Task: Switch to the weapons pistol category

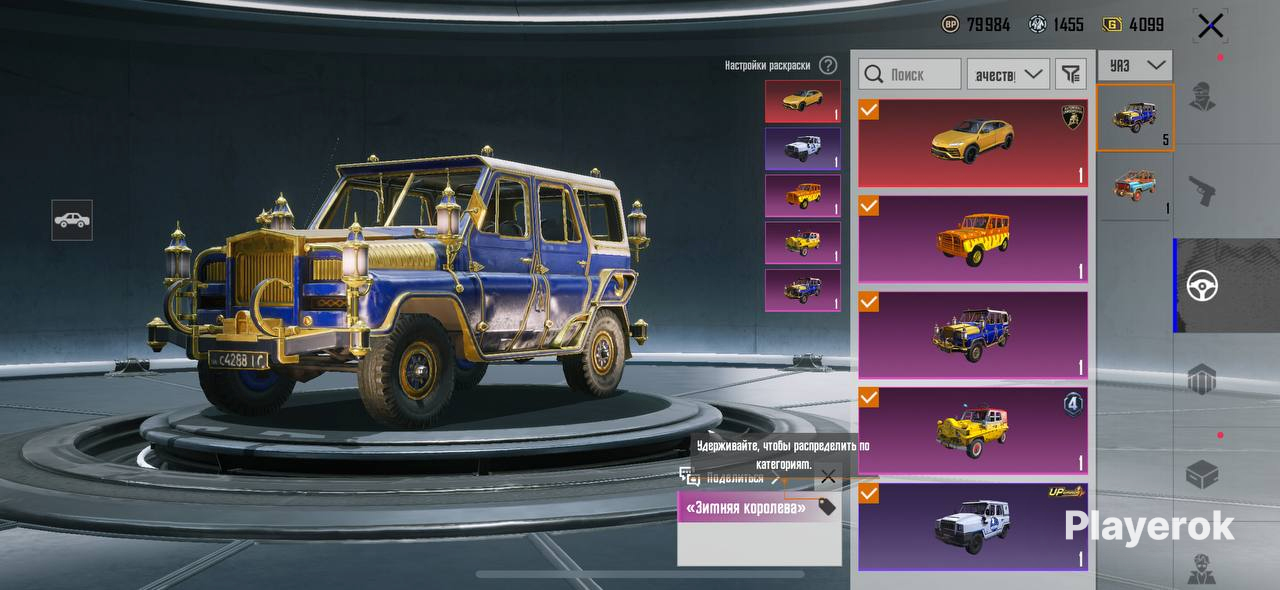Action: (1201, 190)
